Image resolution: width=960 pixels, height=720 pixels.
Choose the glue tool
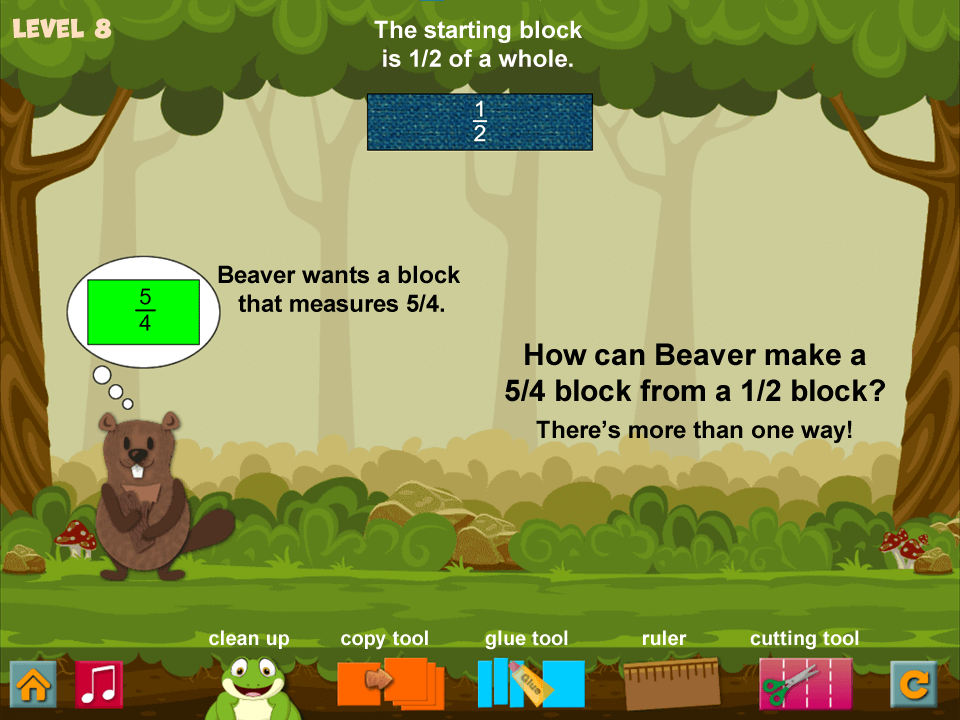[x=530, y=683]
